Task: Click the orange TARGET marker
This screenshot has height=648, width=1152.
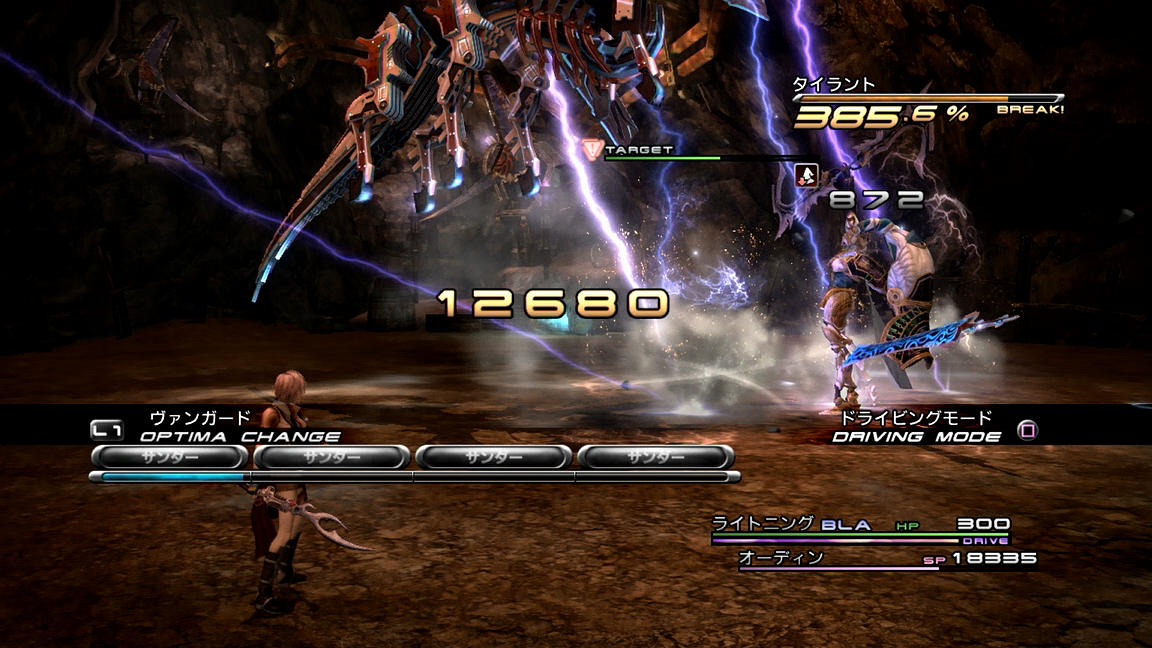Action: pos(590,149)
